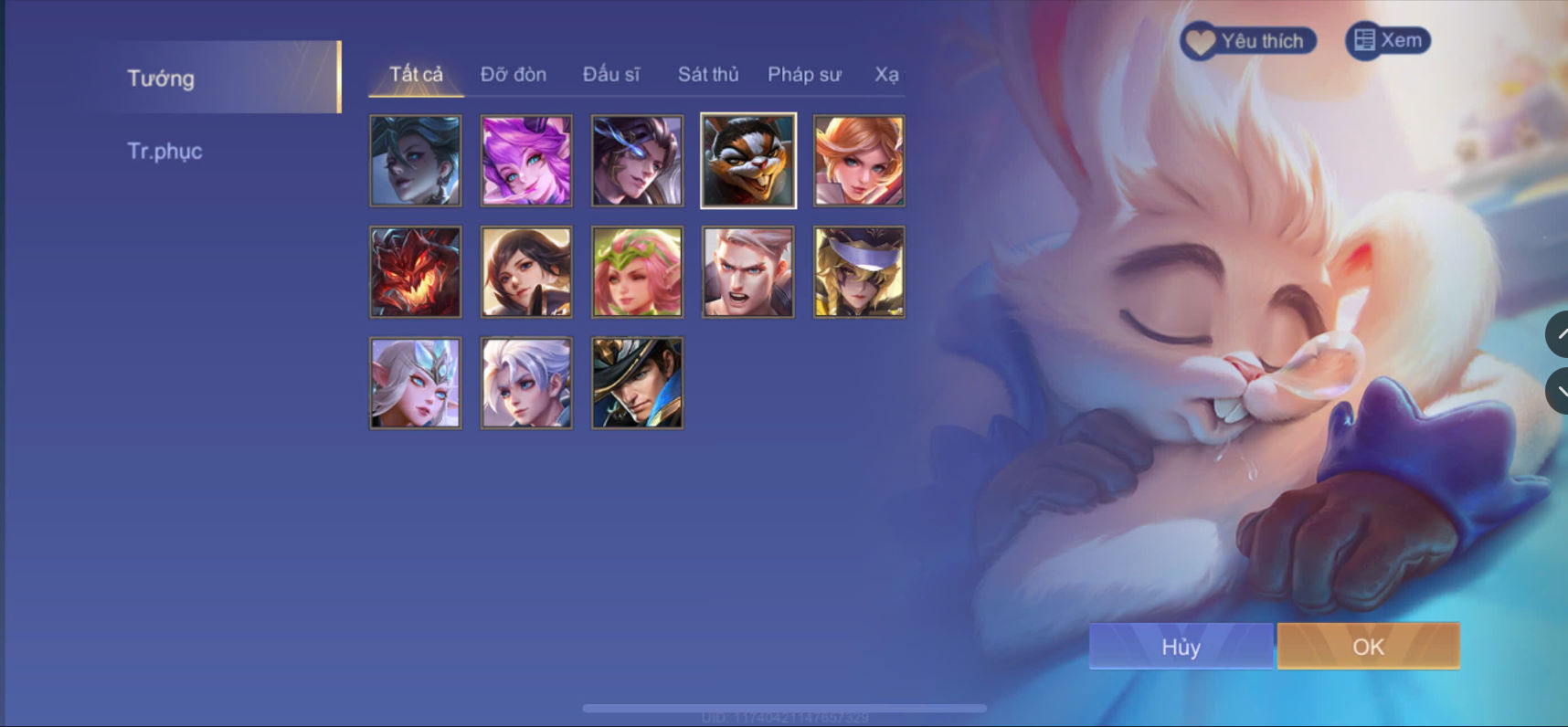
Task: Cancel with the Hủy button
Action: pos(1180,646)
